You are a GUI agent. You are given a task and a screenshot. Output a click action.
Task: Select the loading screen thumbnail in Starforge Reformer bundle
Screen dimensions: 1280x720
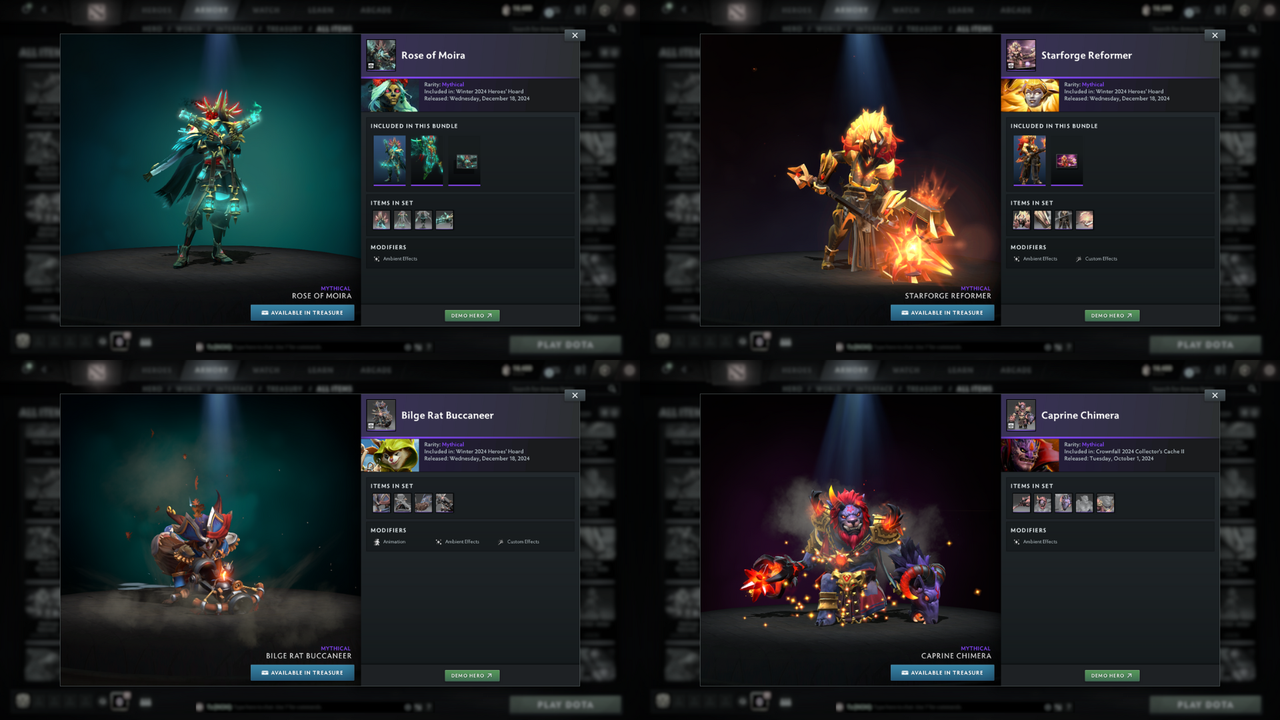pyautogui.click(x=1066, y=160)
